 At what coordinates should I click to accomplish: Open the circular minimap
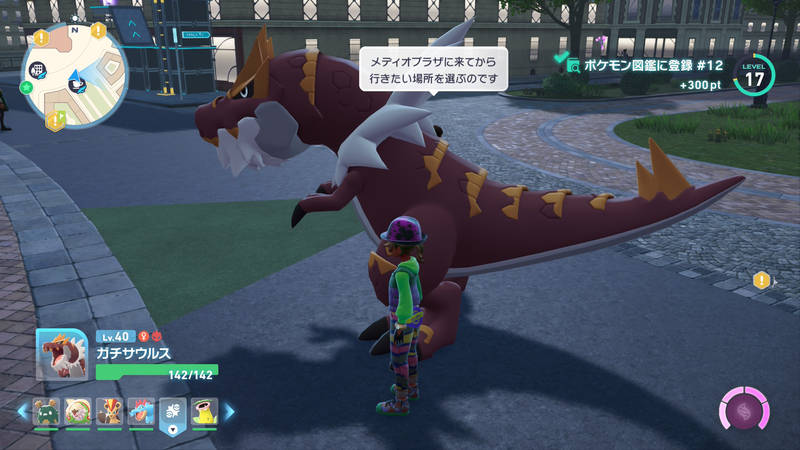[x=74, y=75]
